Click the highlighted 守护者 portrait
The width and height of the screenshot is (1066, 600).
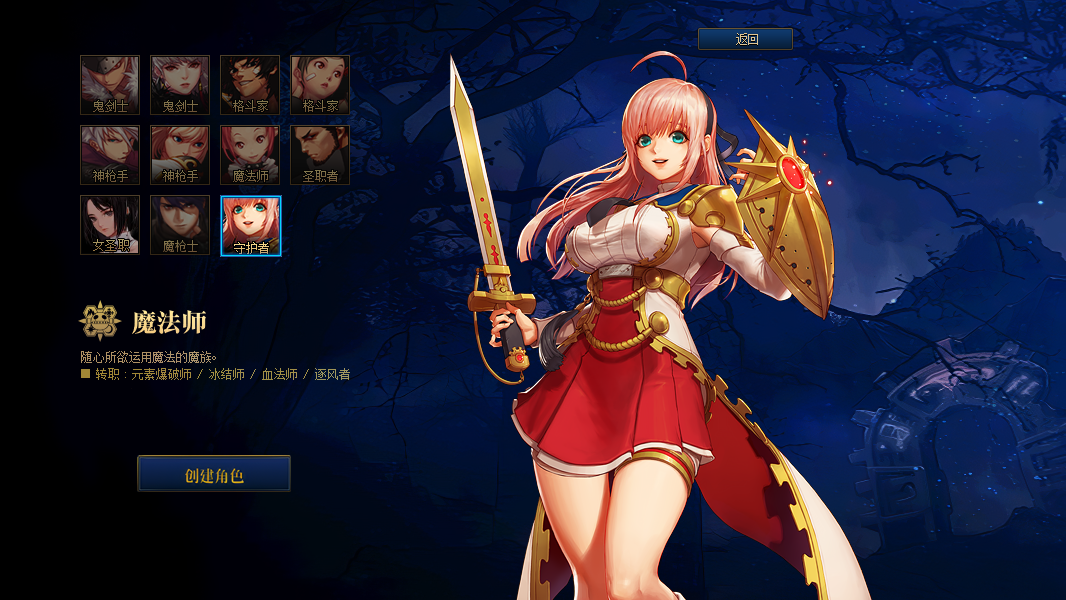pyautogui.click(x=251, y=226)
